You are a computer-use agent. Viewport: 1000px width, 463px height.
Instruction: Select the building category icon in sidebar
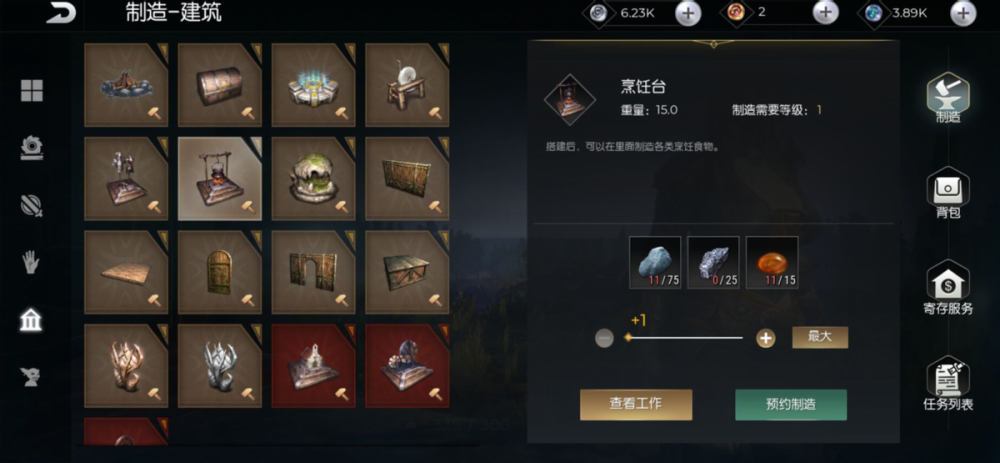pyautogui.click(x=31, y=320)
